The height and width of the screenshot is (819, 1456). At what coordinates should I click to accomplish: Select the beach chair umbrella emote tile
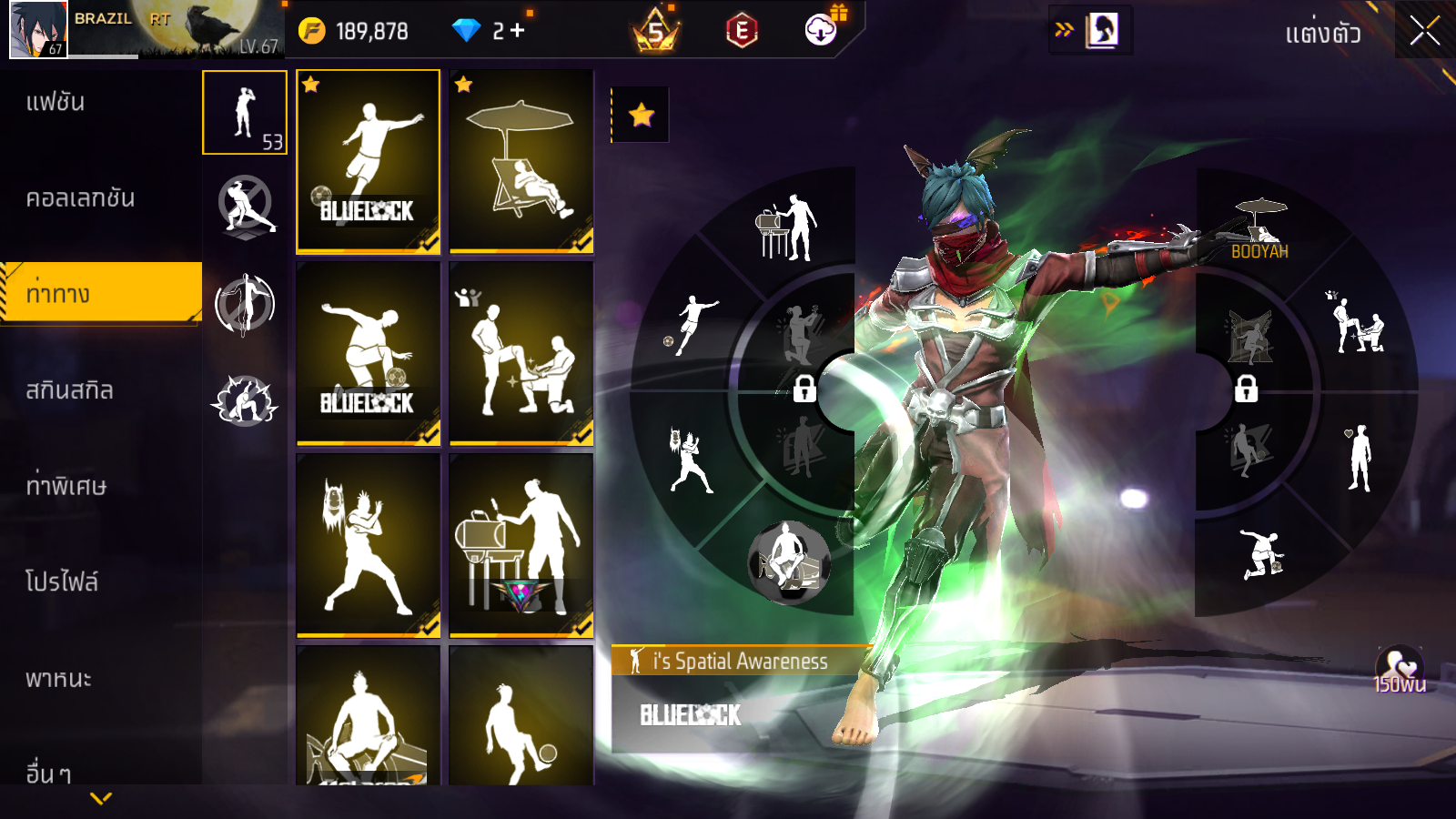pos(521,161)
